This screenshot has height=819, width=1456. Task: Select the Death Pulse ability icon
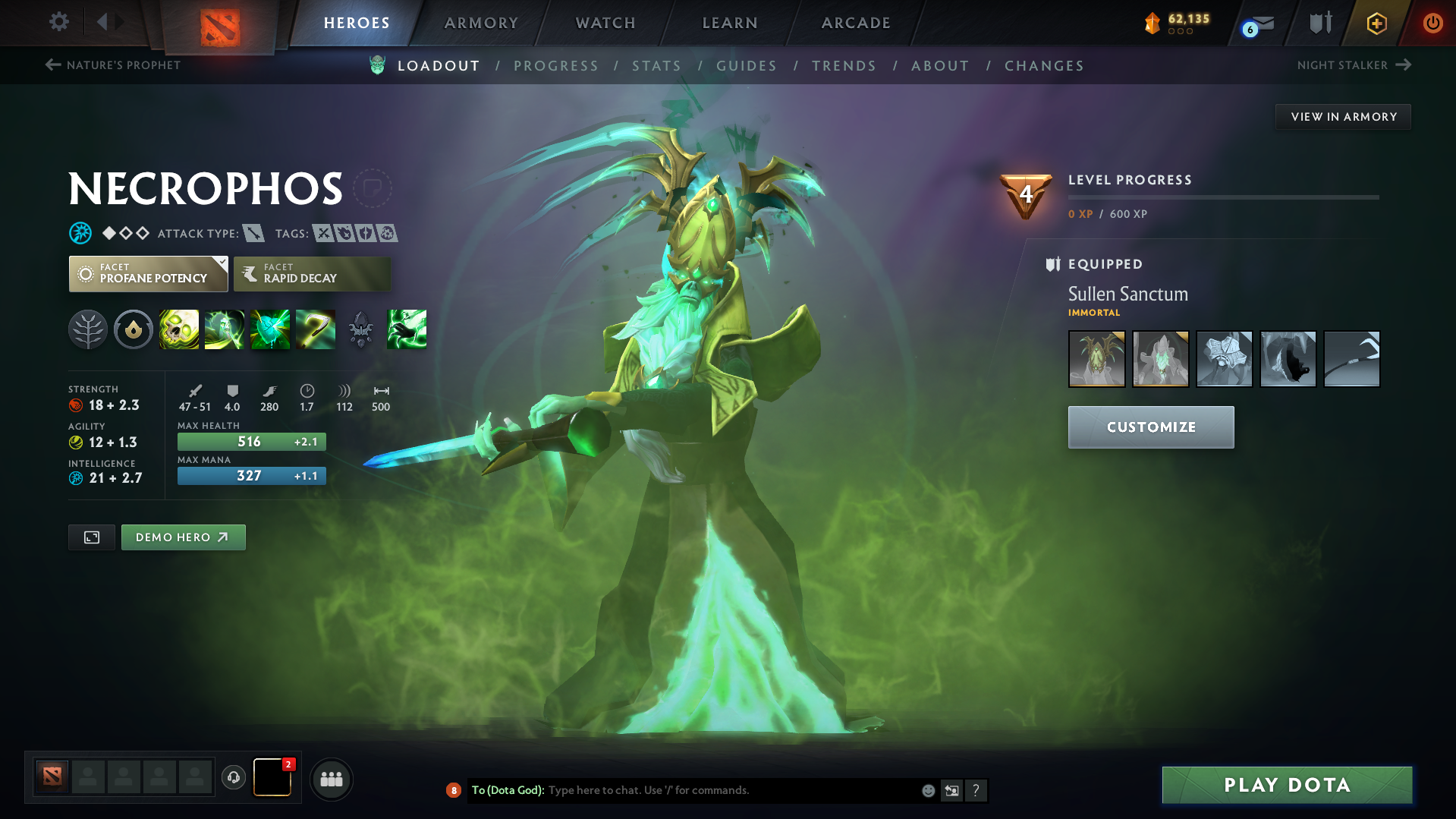pyautogui.click(x=179, y=329)
